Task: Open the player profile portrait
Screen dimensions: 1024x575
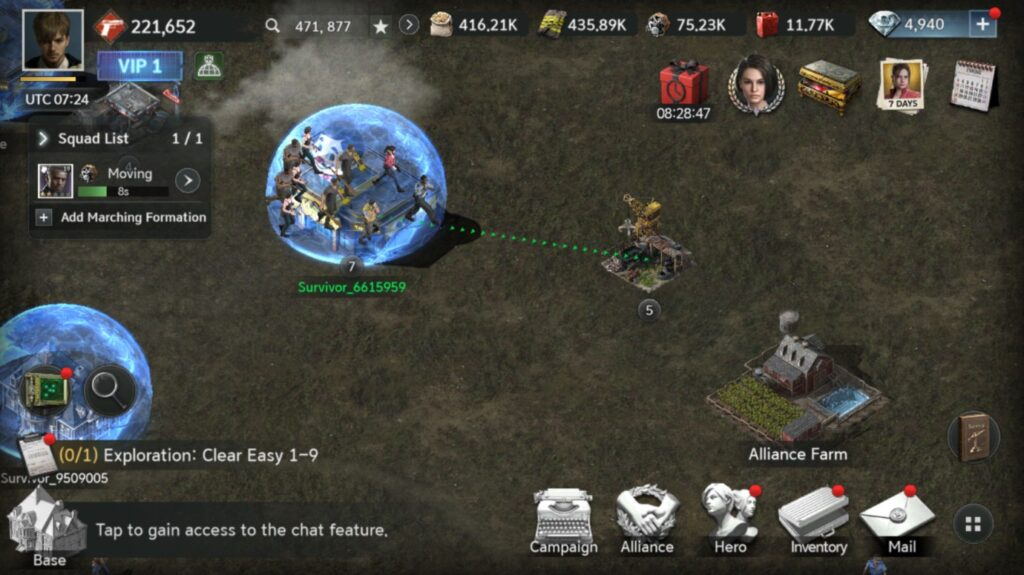Action: coord(52,40)
